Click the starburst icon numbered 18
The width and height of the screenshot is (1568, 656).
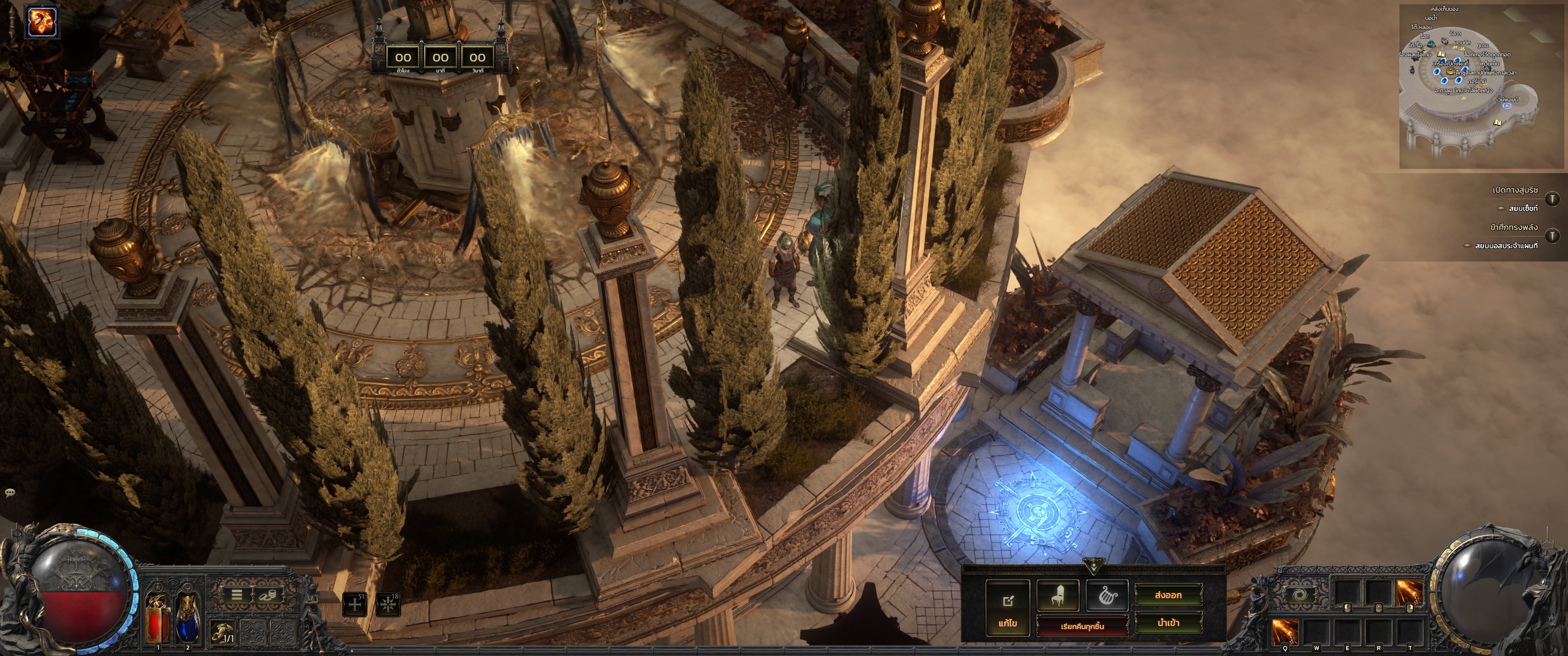pos(388,604)
